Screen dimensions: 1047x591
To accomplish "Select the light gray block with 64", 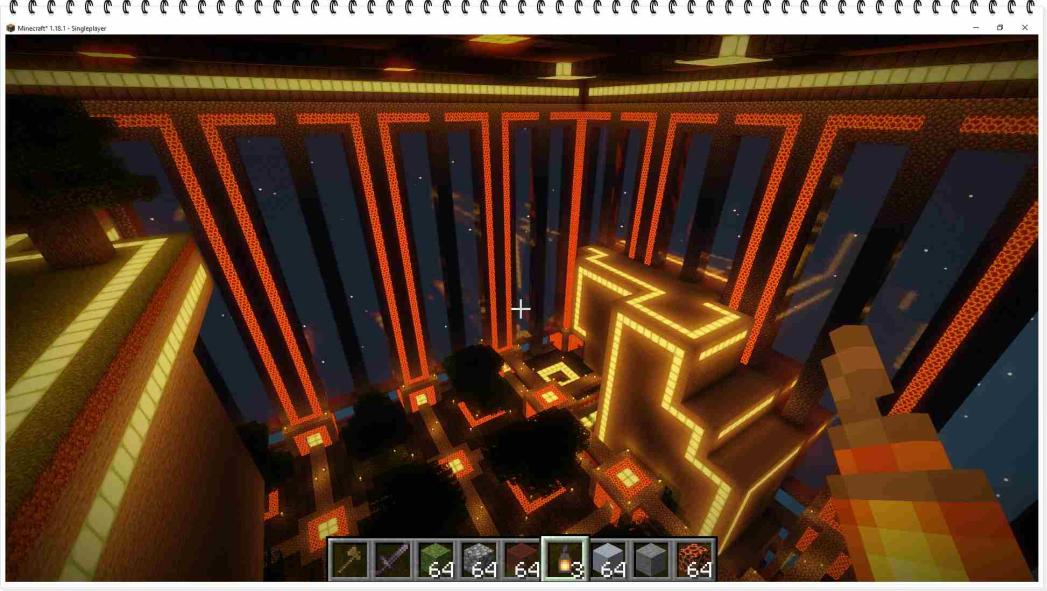I will click(607, 559).
